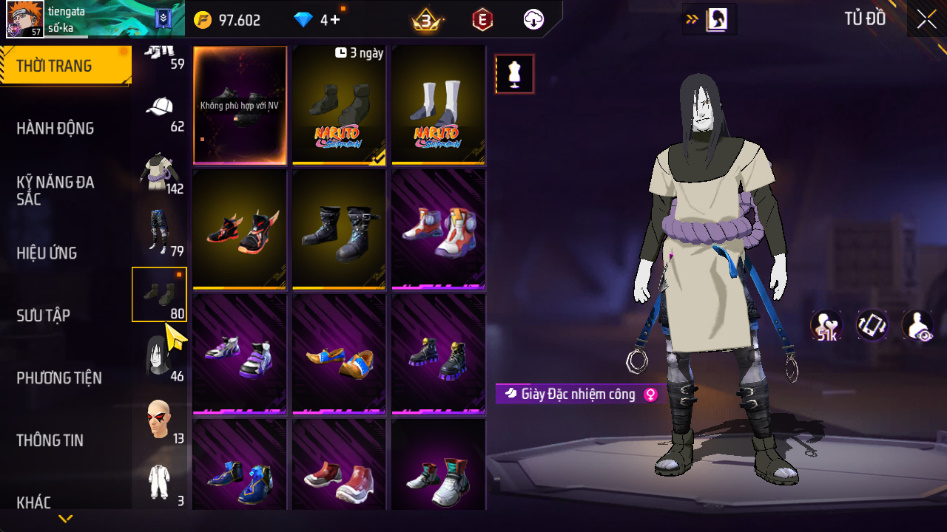Select the Hiệu Ứng tab
947x532 pixels.
[x=47, y=253]
